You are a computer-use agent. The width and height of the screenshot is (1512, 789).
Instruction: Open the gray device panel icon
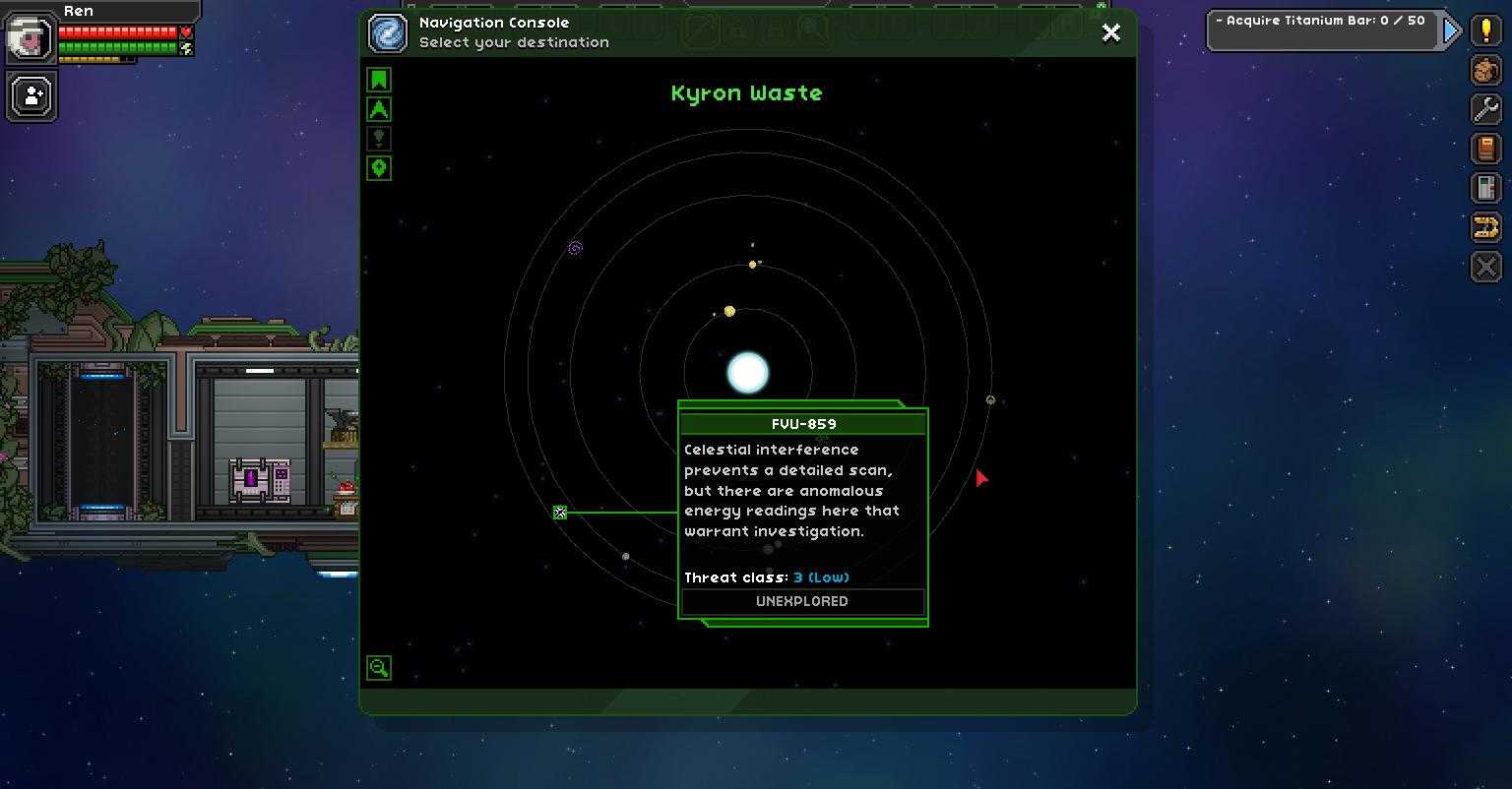pos(1486,188)
